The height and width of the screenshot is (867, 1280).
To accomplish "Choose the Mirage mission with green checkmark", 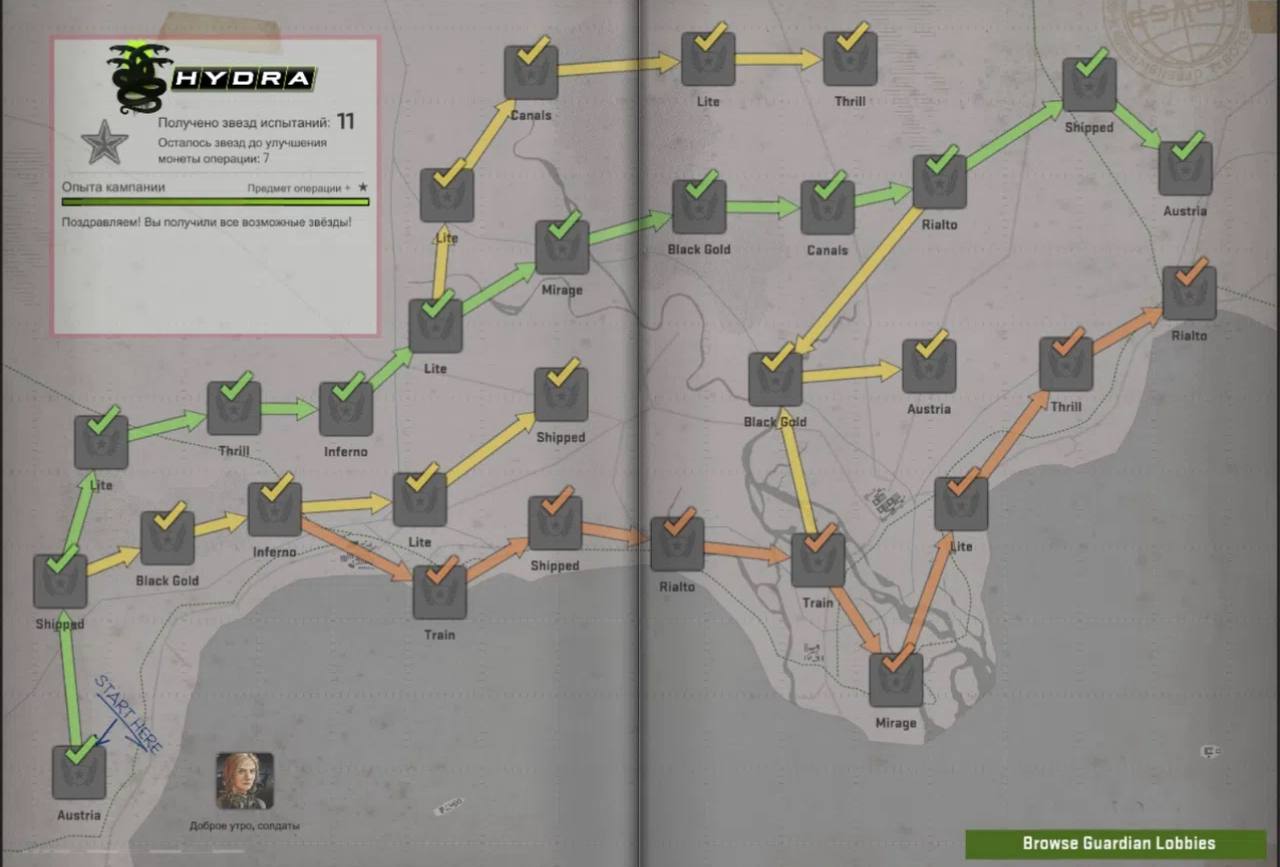I will click(x=562, y=247).
